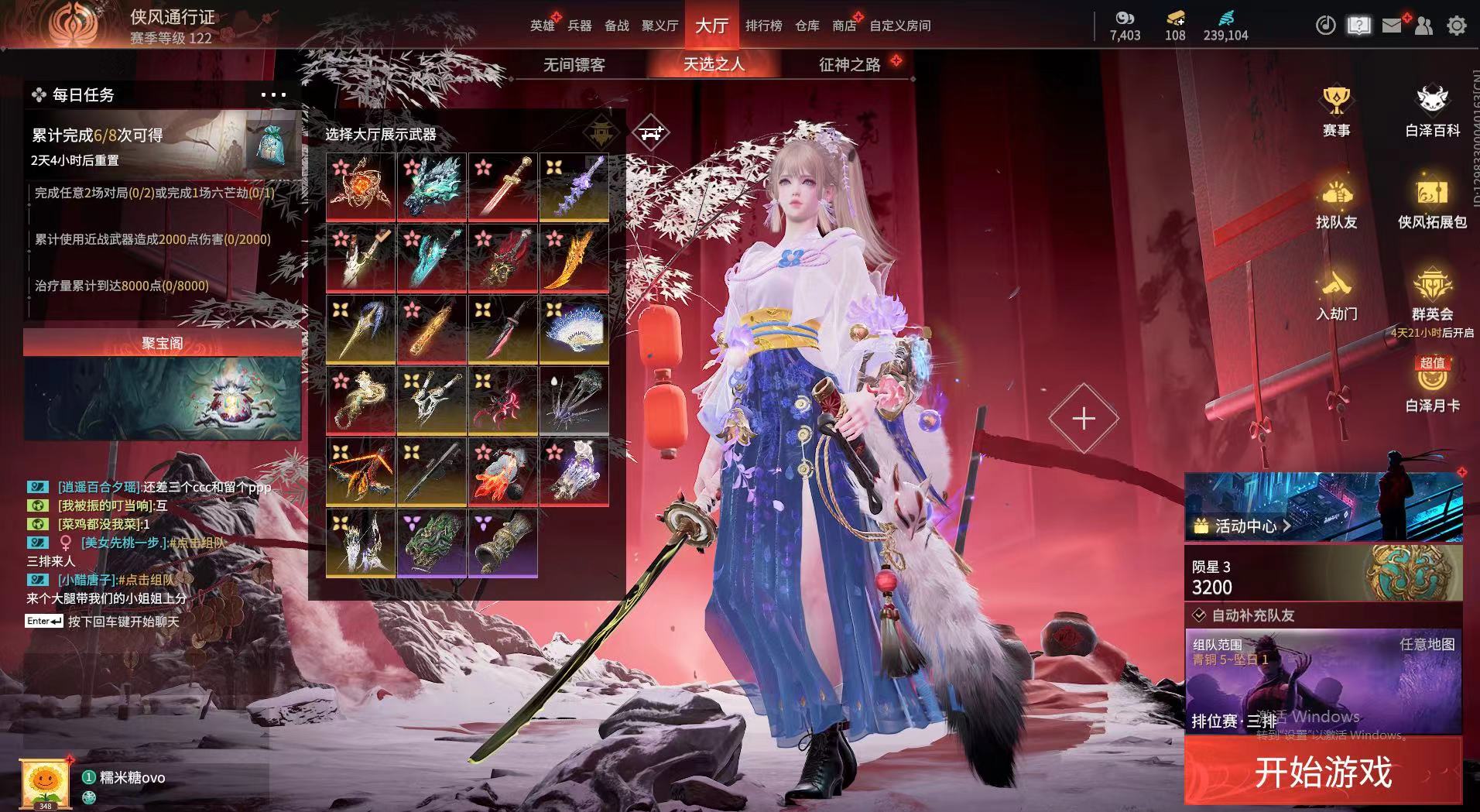
Task: Open the daily tasks three-dot menu
Action: click(273, 95)
